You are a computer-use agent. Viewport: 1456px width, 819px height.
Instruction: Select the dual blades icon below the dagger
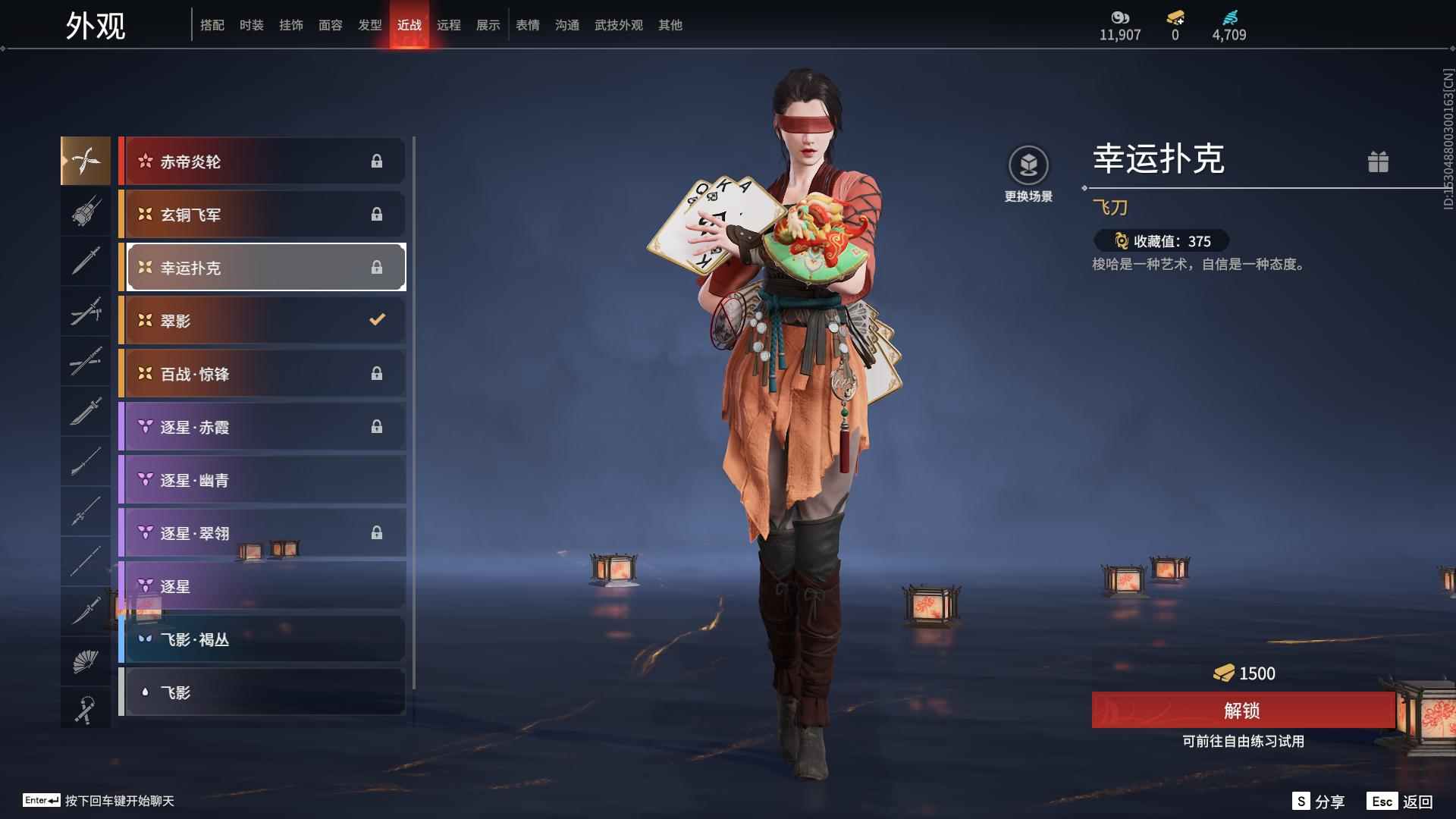click(86, 311)
